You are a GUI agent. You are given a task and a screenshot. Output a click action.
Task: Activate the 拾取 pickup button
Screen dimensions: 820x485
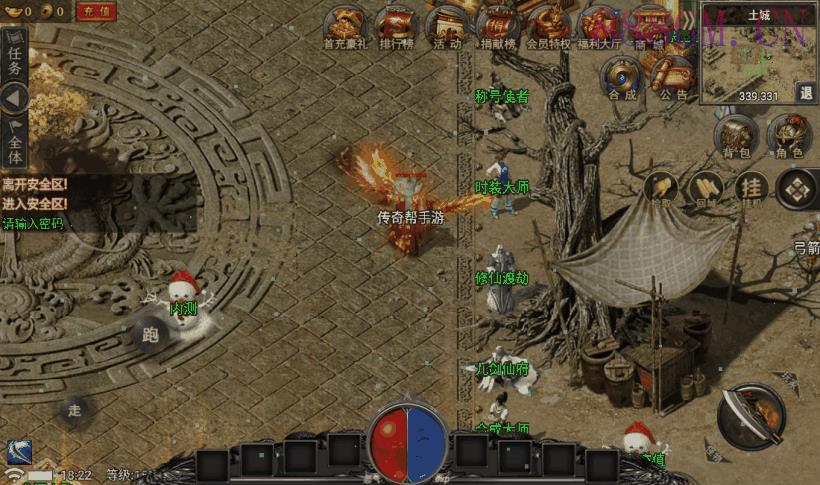661,188
